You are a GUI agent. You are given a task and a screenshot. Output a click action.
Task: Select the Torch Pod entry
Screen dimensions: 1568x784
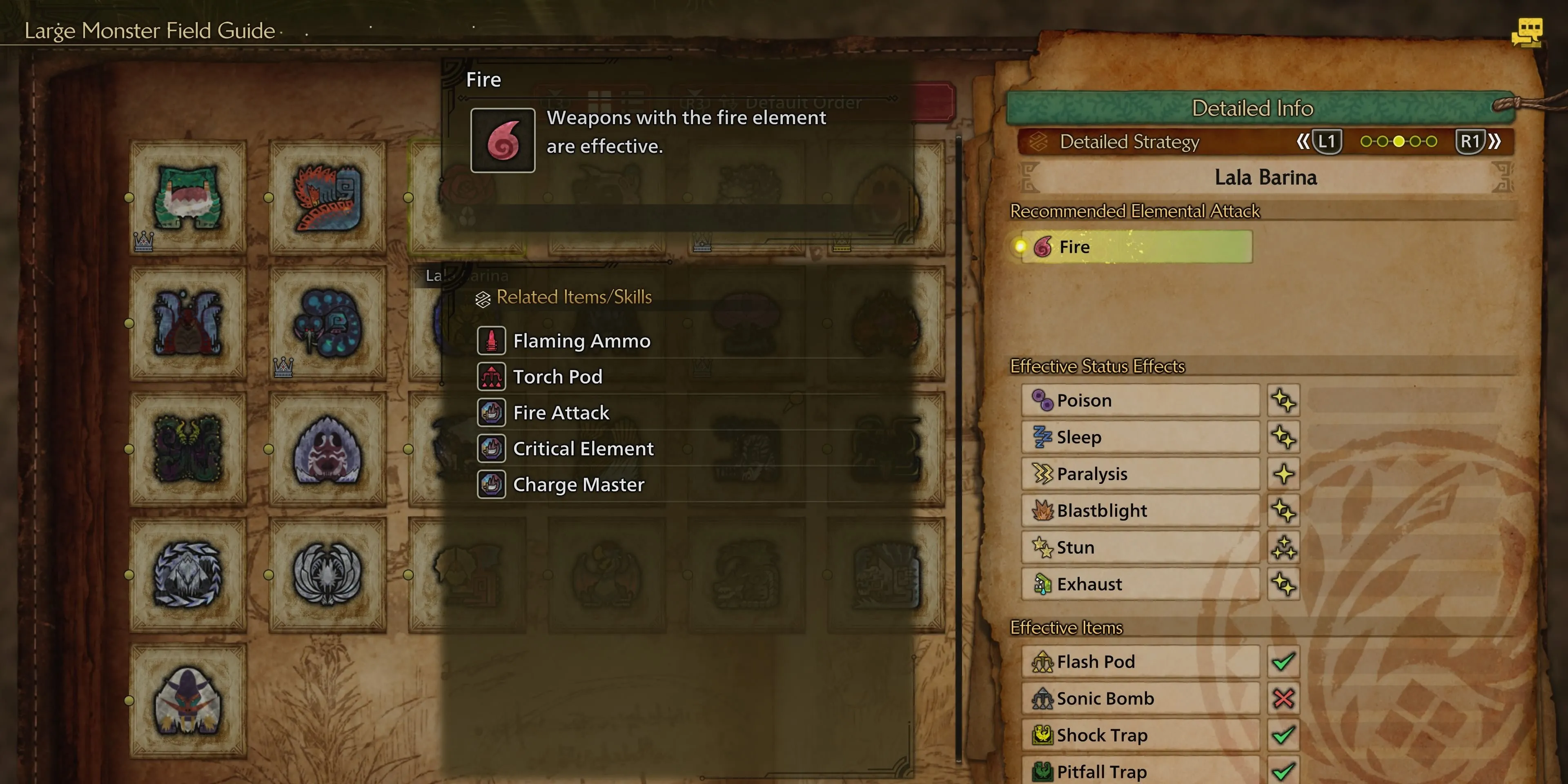coord(557,377)
